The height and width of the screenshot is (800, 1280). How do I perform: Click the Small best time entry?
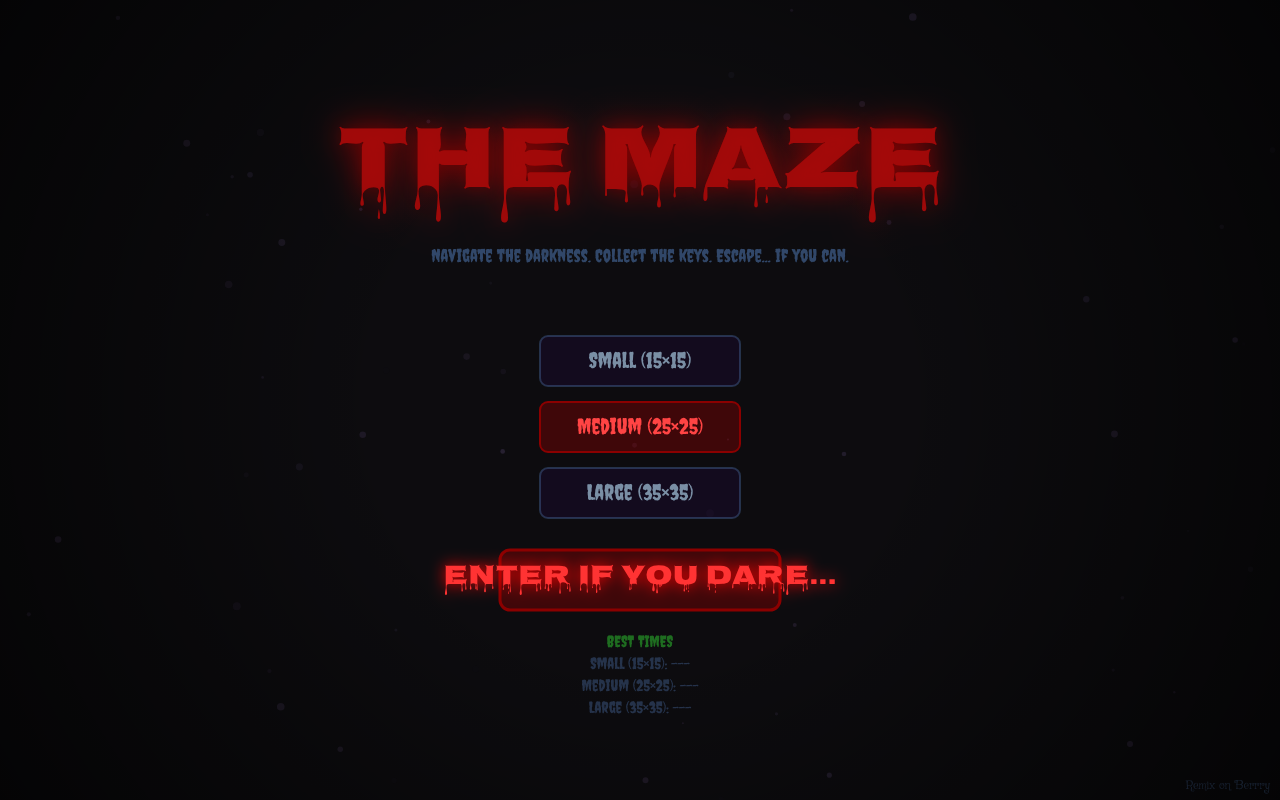coord(640,663)
